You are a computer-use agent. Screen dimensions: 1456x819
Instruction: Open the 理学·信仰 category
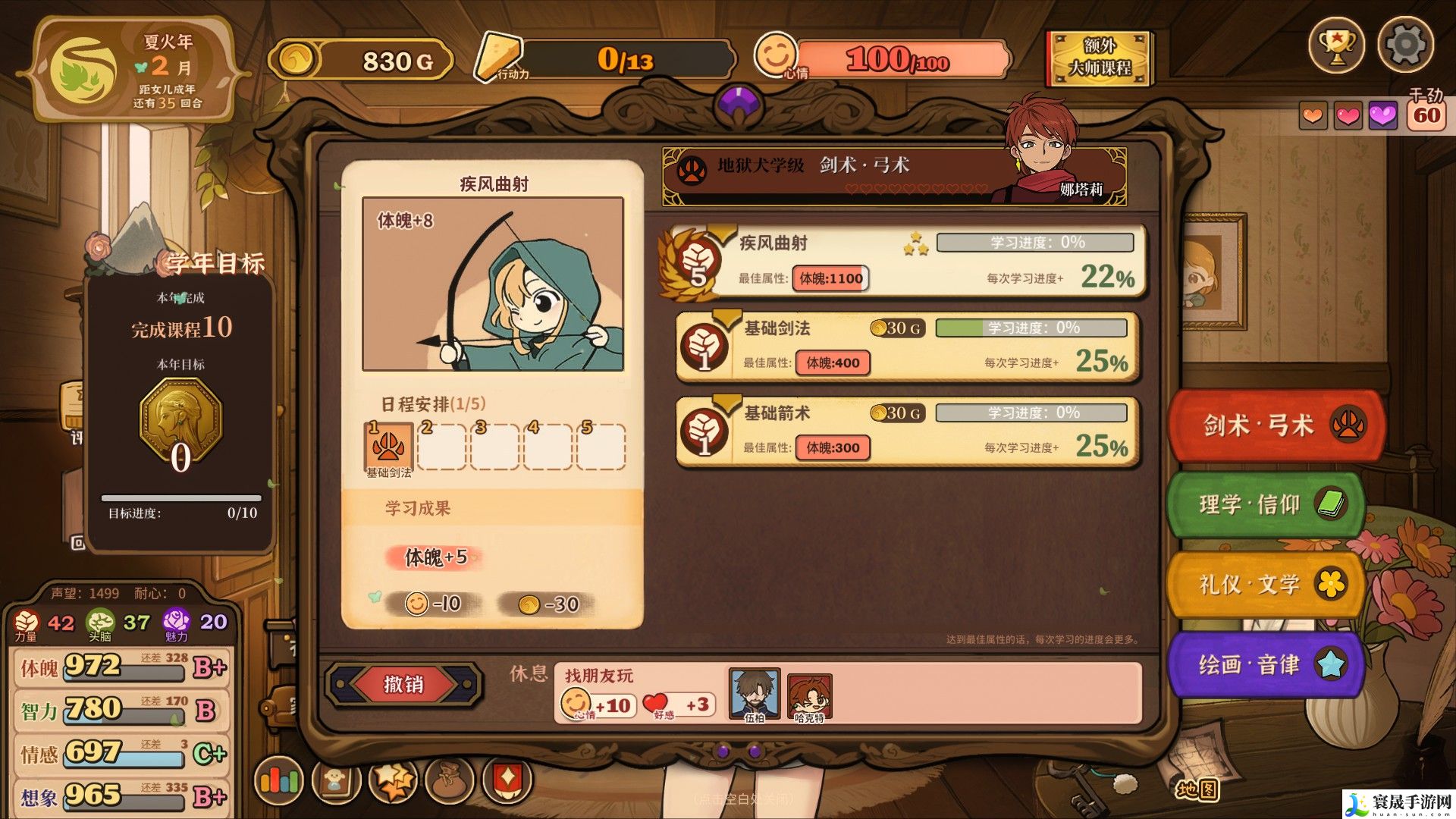(1264, 505)
